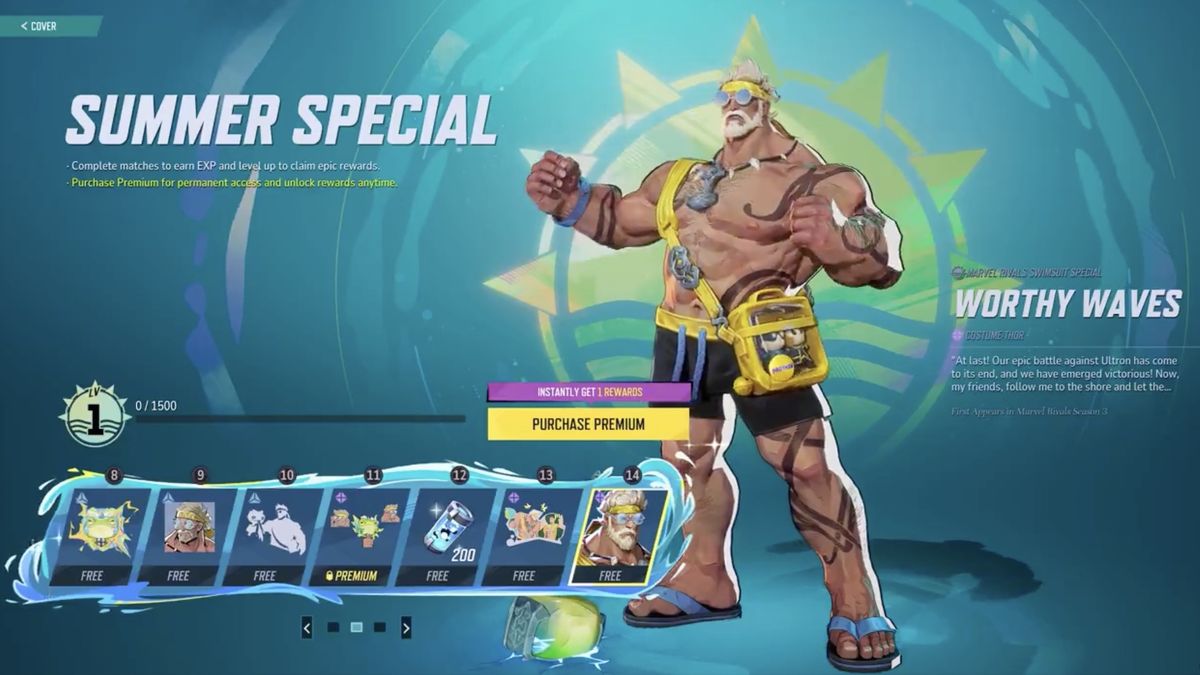The height and width of the screenshot is (675, 1200).
Task: Show the previous page of rewards
Action: pos(306,628)
